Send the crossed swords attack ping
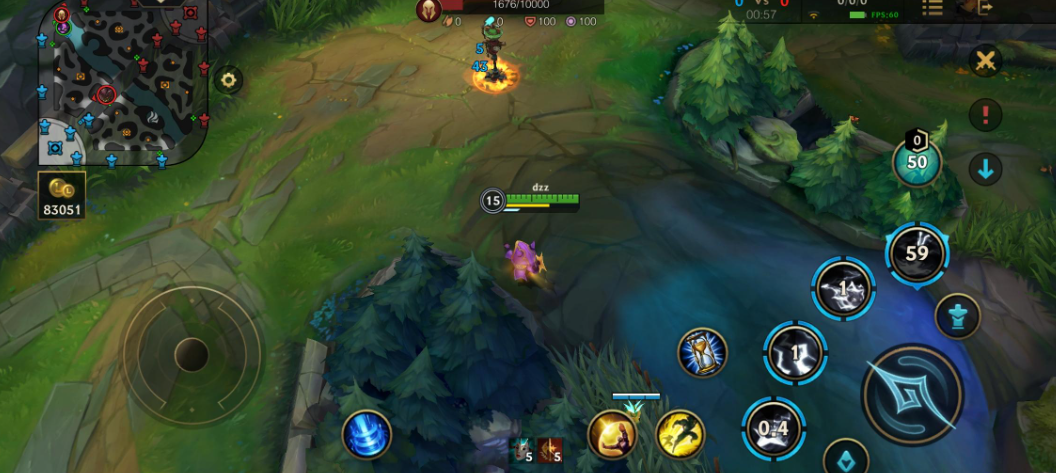 [x=985, y=61]
